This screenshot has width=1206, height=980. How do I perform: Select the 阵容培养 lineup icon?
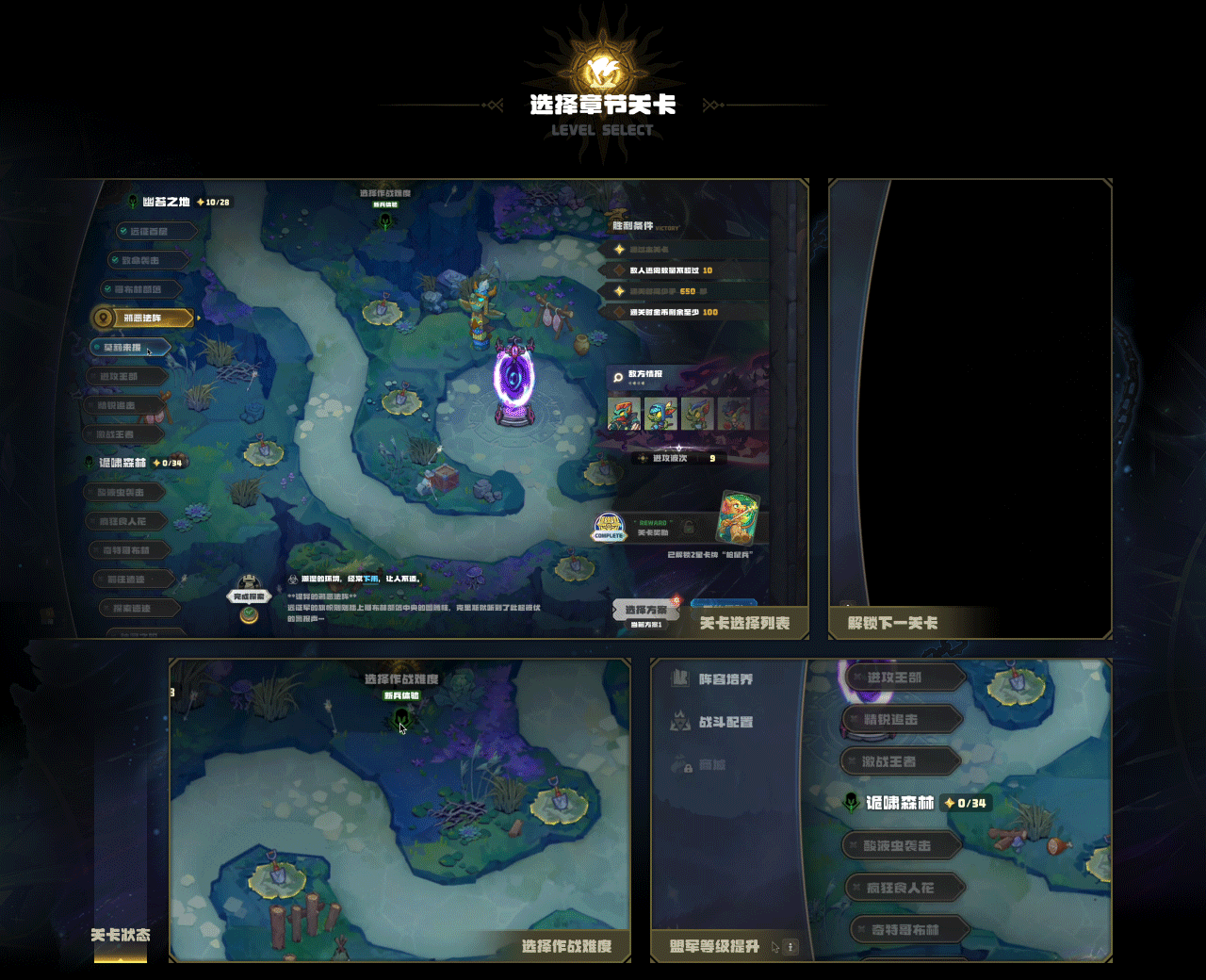pos(679,678)
